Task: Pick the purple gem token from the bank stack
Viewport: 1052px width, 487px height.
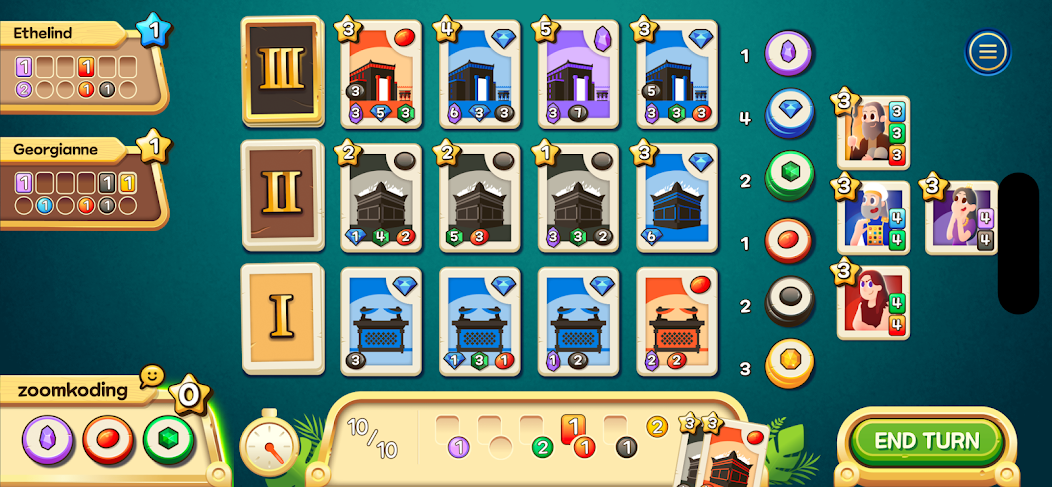Action: click(x=790, y=52)
